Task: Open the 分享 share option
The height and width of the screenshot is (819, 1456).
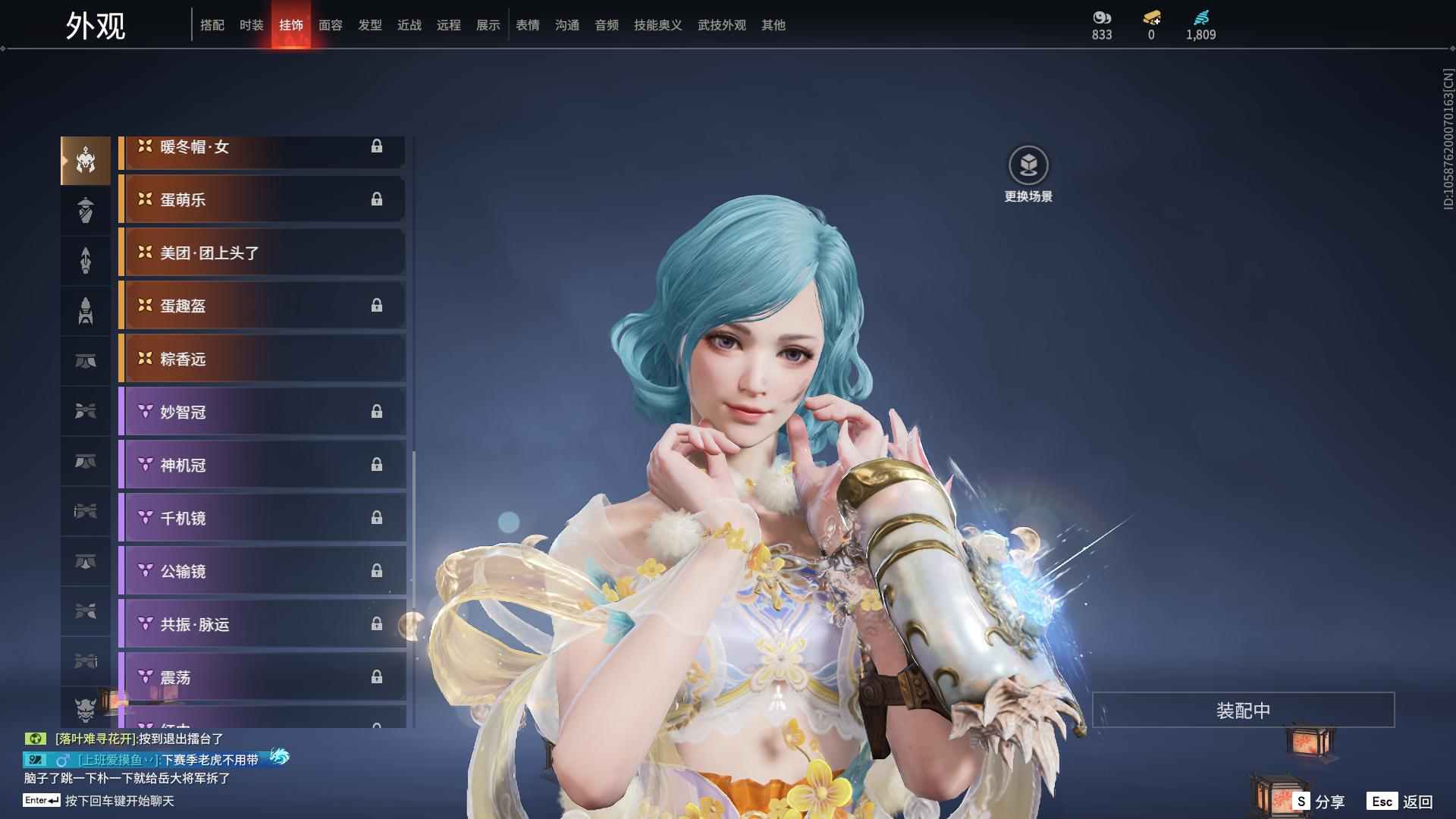Action: pos(1319,801)
